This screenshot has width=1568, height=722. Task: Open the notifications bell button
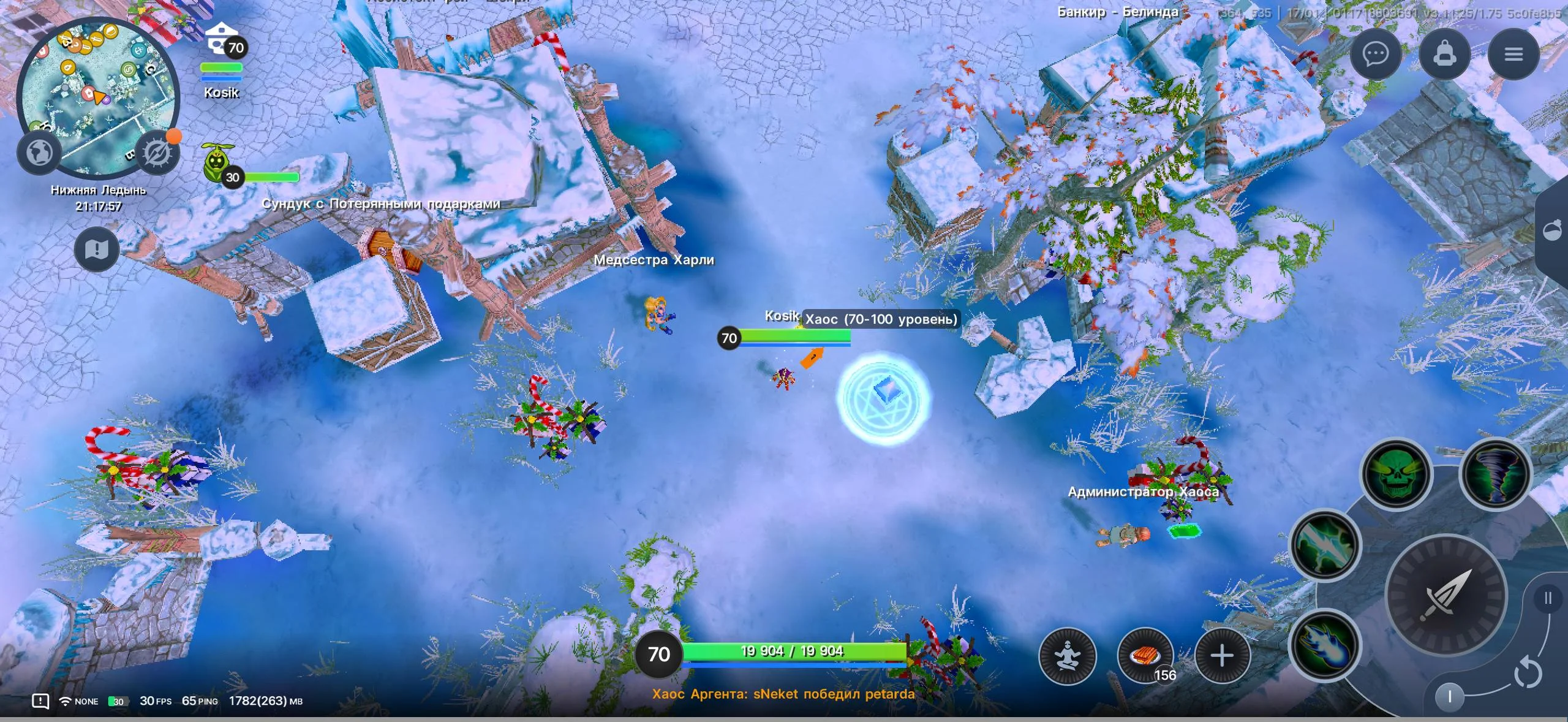1444,55
